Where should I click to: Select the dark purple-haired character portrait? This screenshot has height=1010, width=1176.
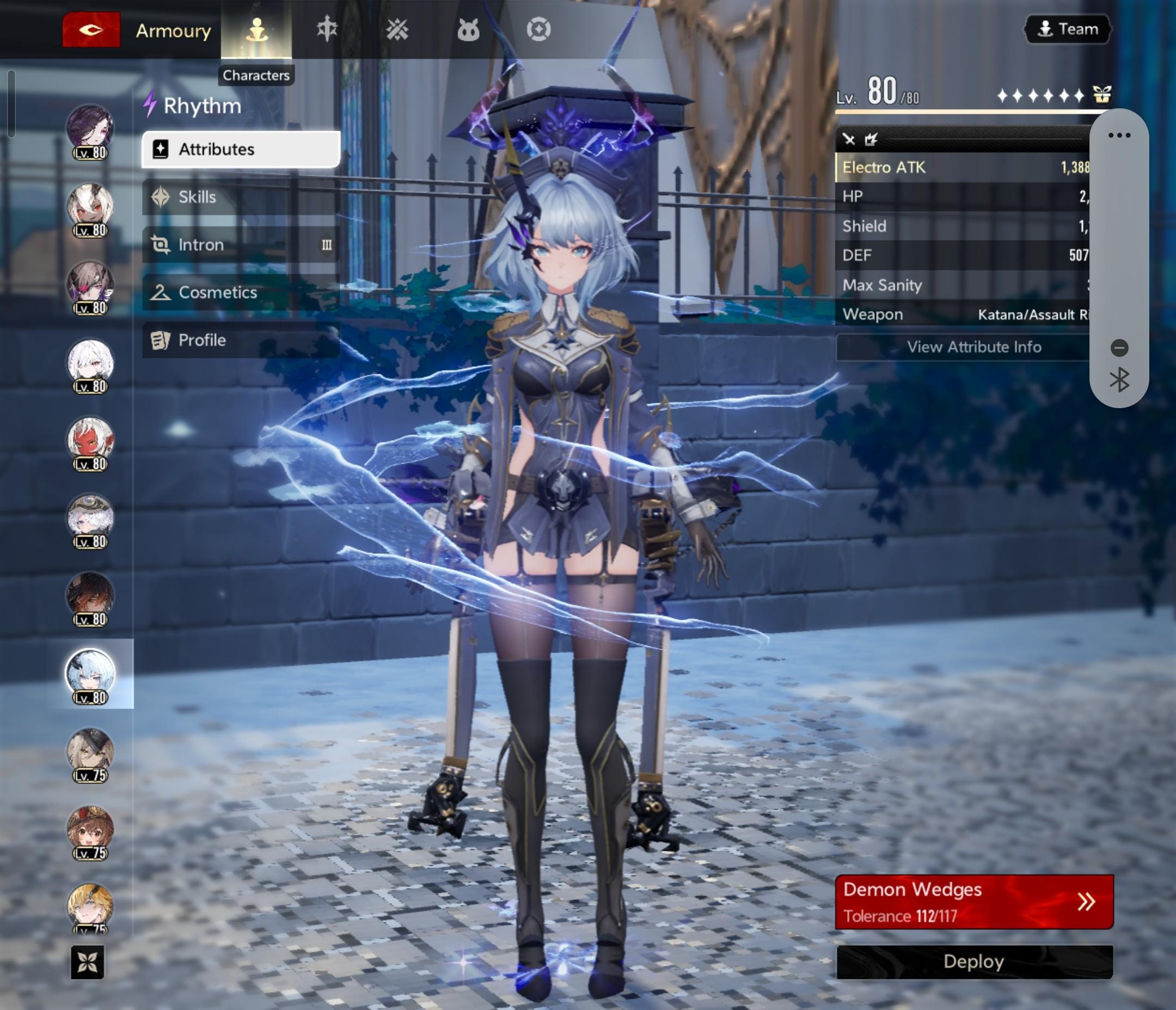tap(90, 127)
